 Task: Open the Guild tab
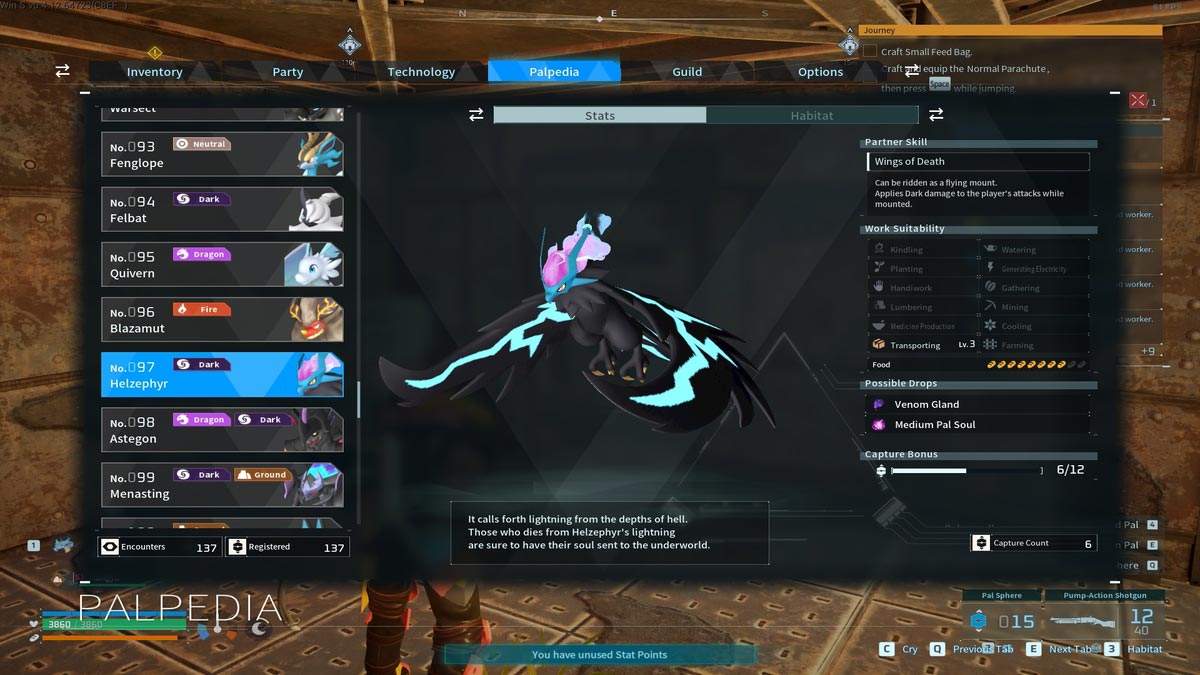tap(687, 72)
